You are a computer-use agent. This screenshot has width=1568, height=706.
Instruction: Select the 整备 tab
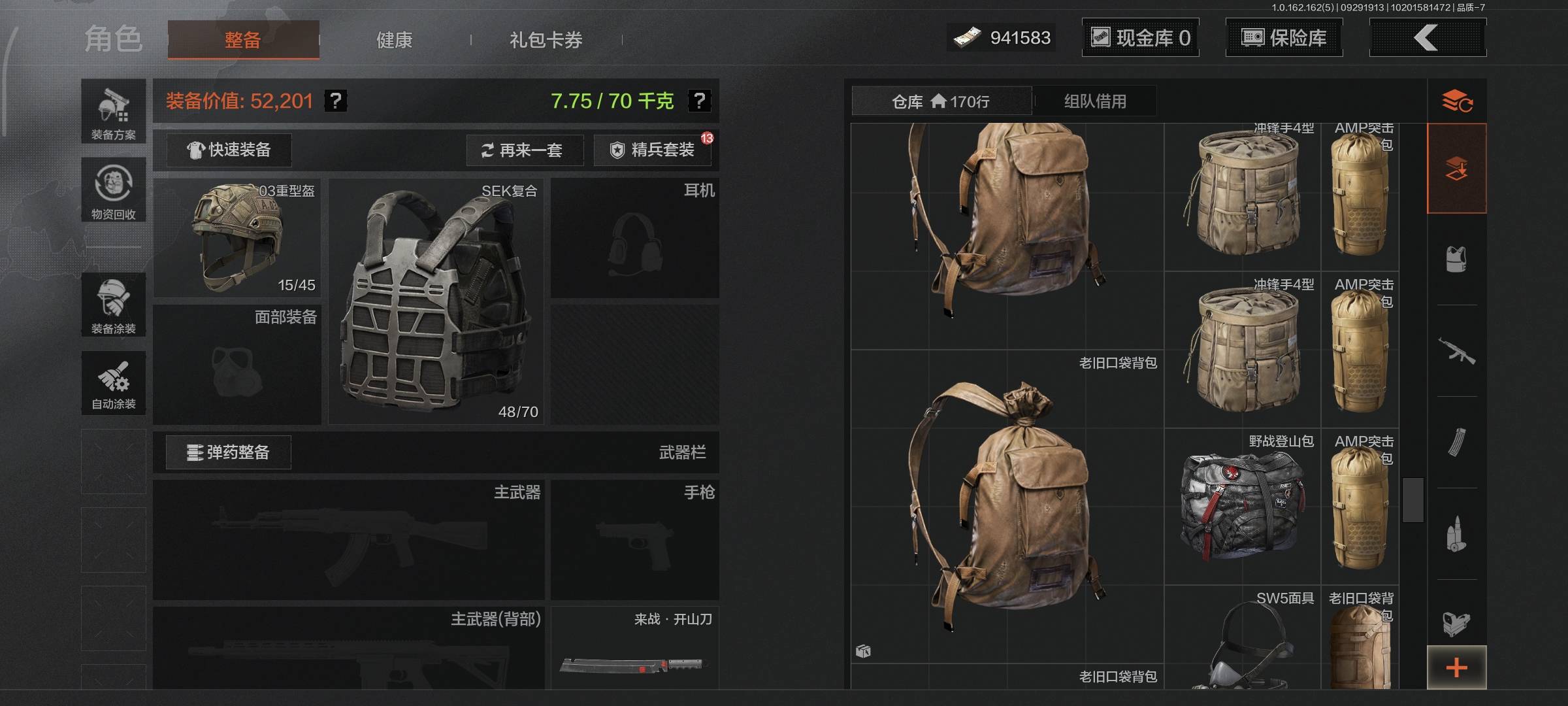[243, 40]
